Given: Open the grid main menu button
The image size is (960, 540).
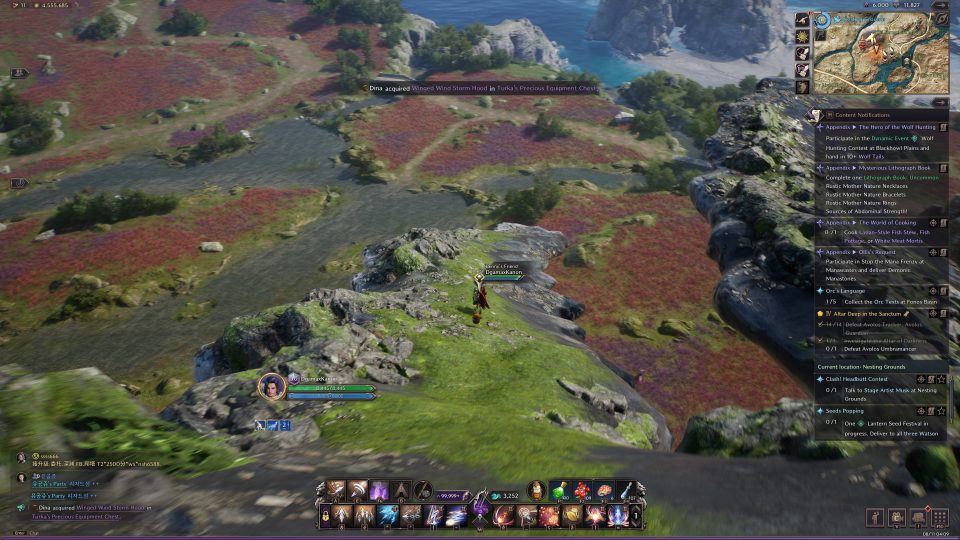Looking at the screenshot, I should 939,517.
